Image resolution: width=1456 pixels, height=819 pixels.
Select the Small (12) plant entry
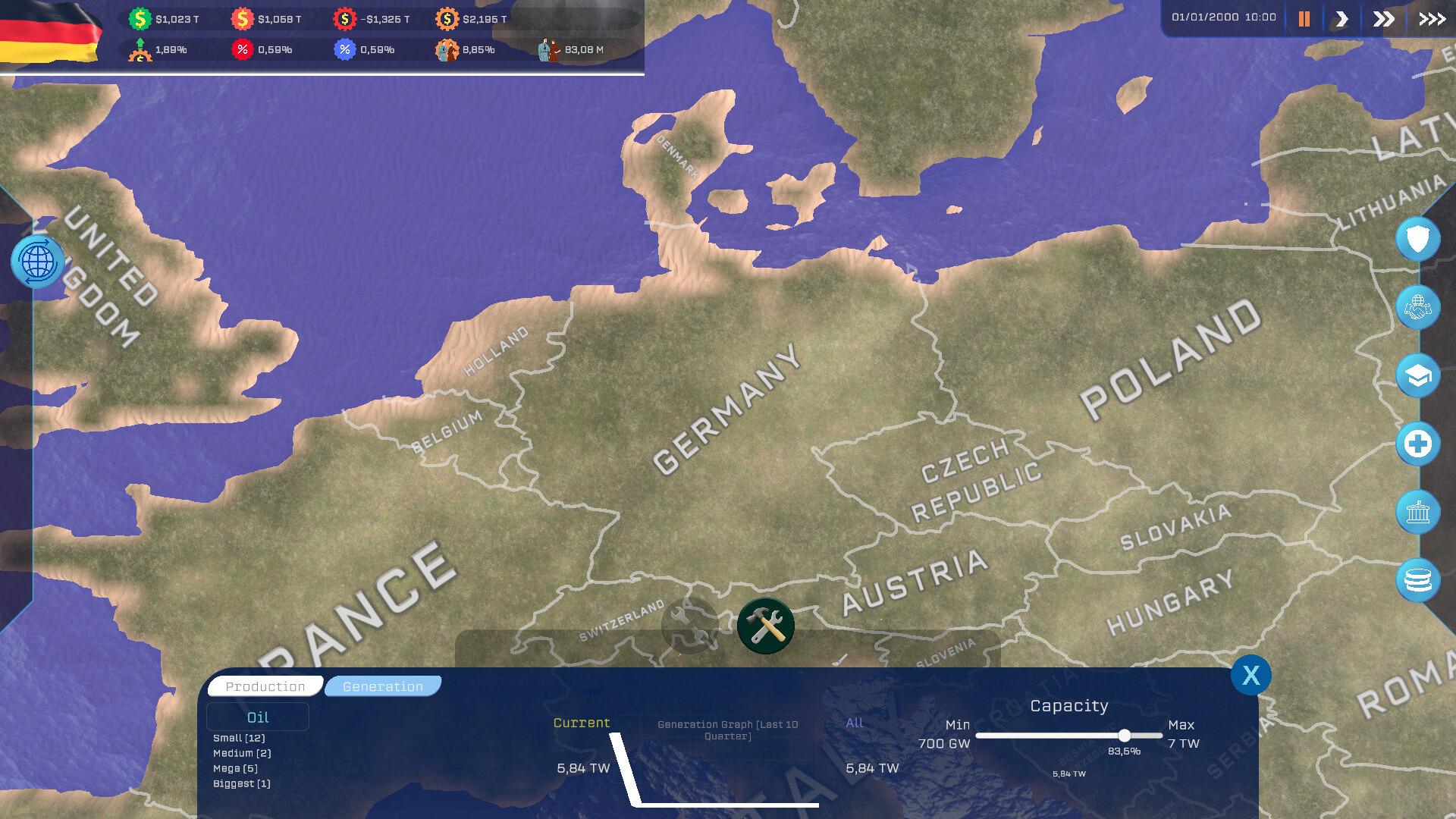click(239, 738)
